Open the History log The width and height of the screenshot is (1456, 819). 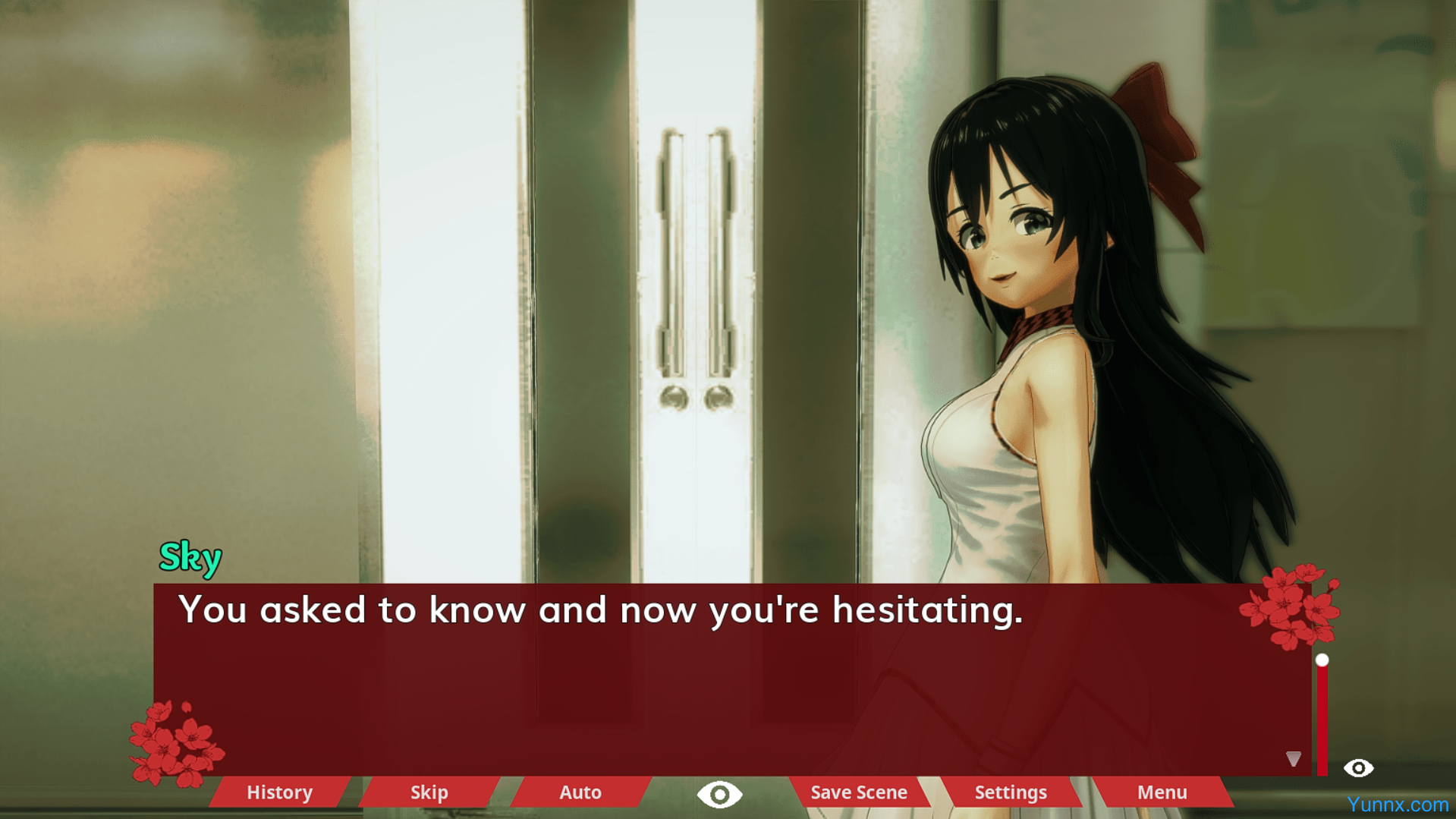tap(279, 792)
